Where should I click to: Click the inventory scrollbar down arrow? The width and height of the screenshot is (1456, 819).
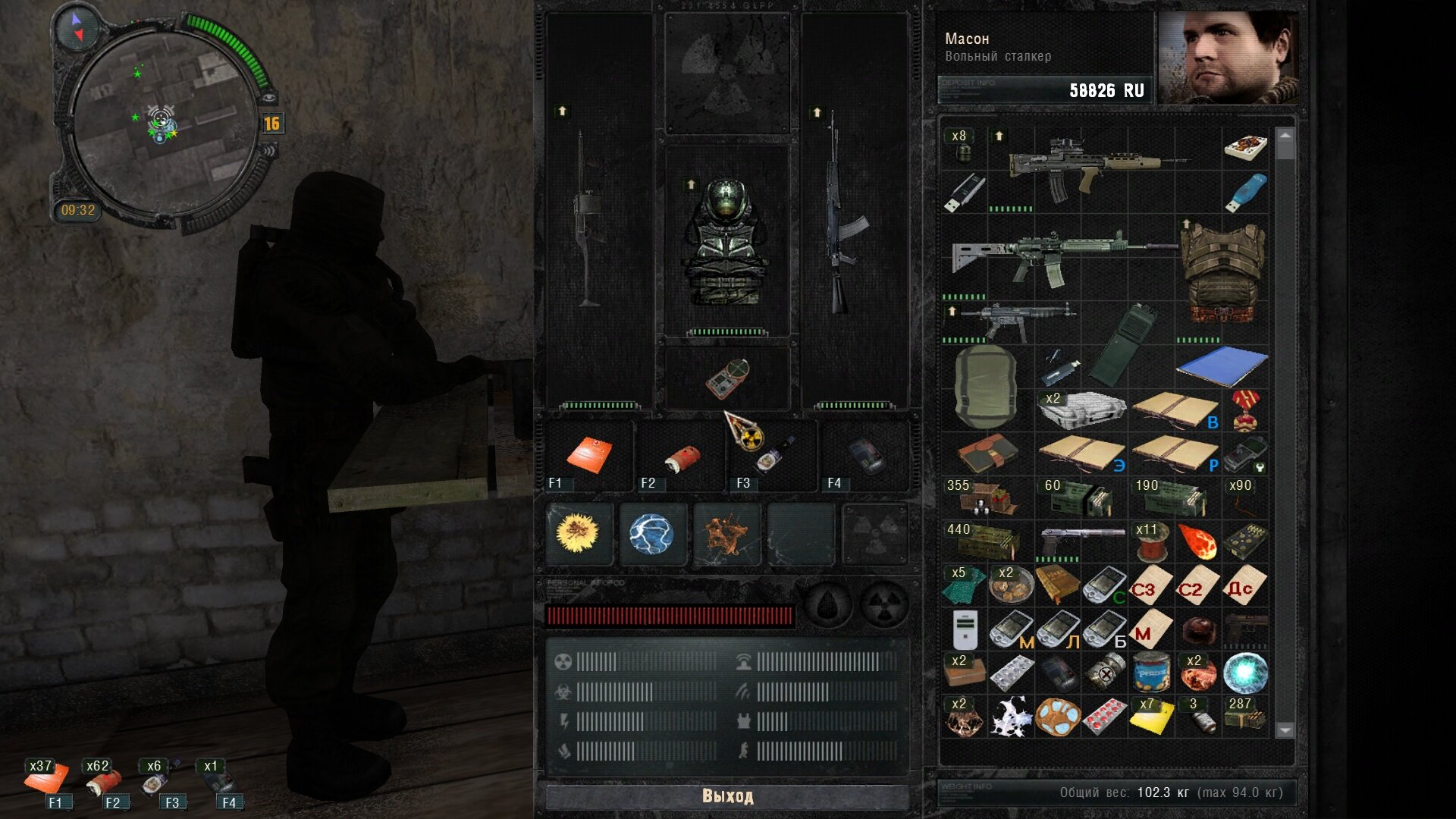(x=1285, y=730)
